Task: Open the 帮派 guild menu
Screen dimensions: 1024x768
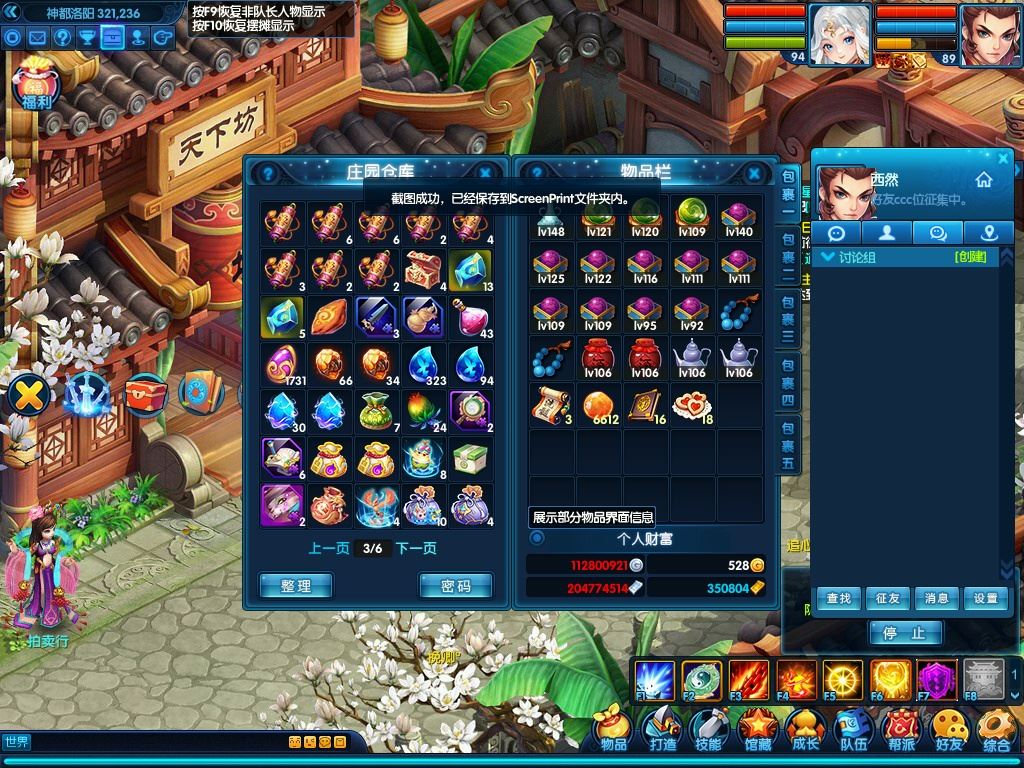Action: (x=901, y=731)
